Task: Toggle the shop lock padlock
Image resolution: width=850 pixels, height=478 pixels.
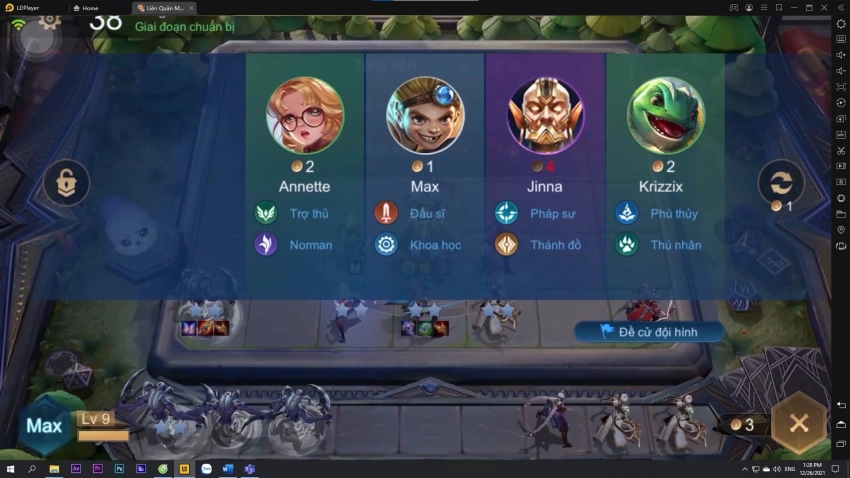Action: pyautogui.click(x=66, y=183)
